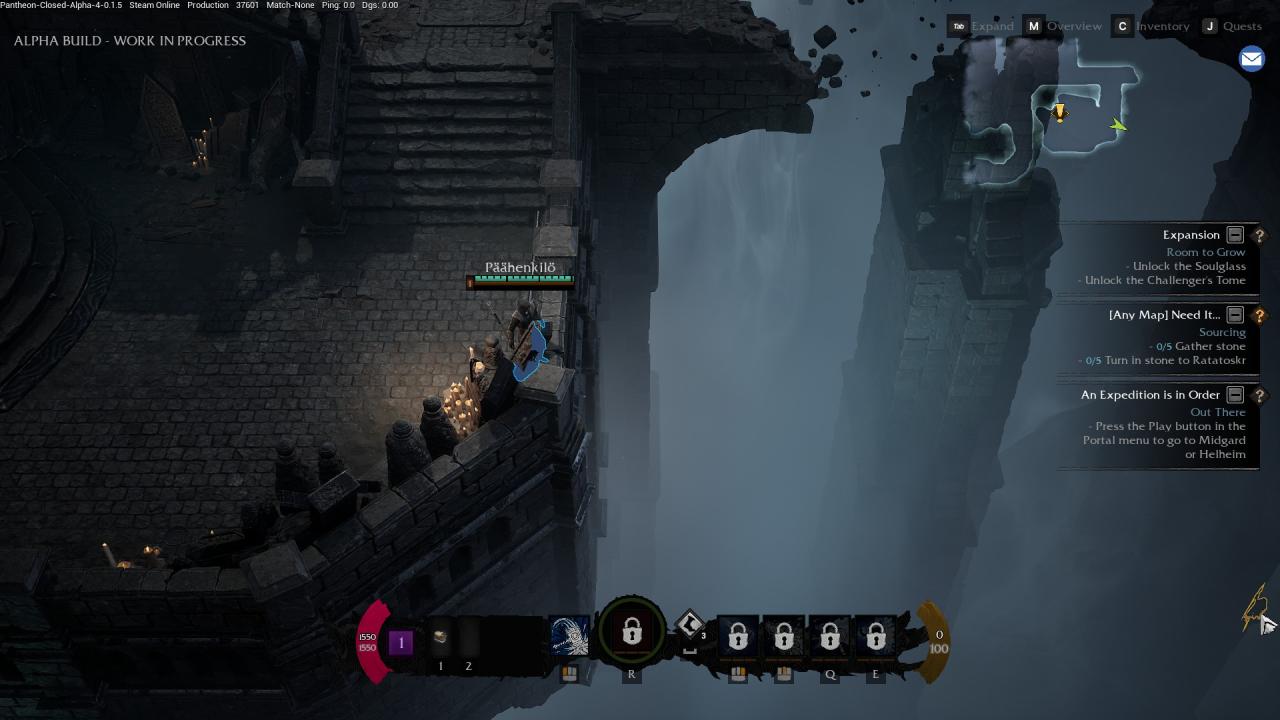The width and height of the screenshot is (1280, 720).
Task: Click the Overview map label
Action: coord(1074,26)
